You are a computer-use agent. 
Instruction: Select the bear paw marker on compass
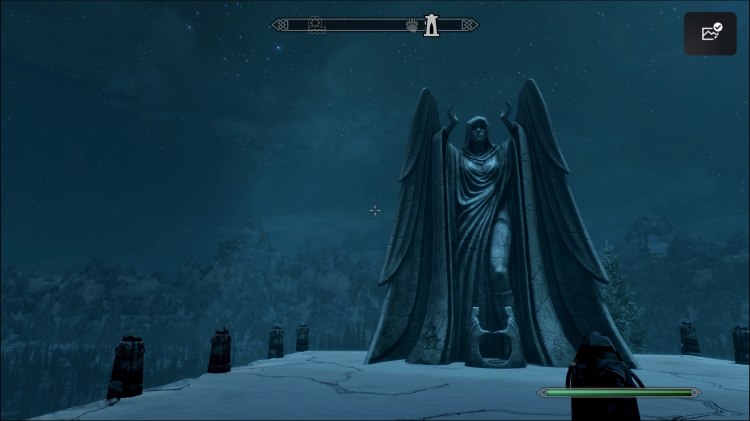pos(412,25)
